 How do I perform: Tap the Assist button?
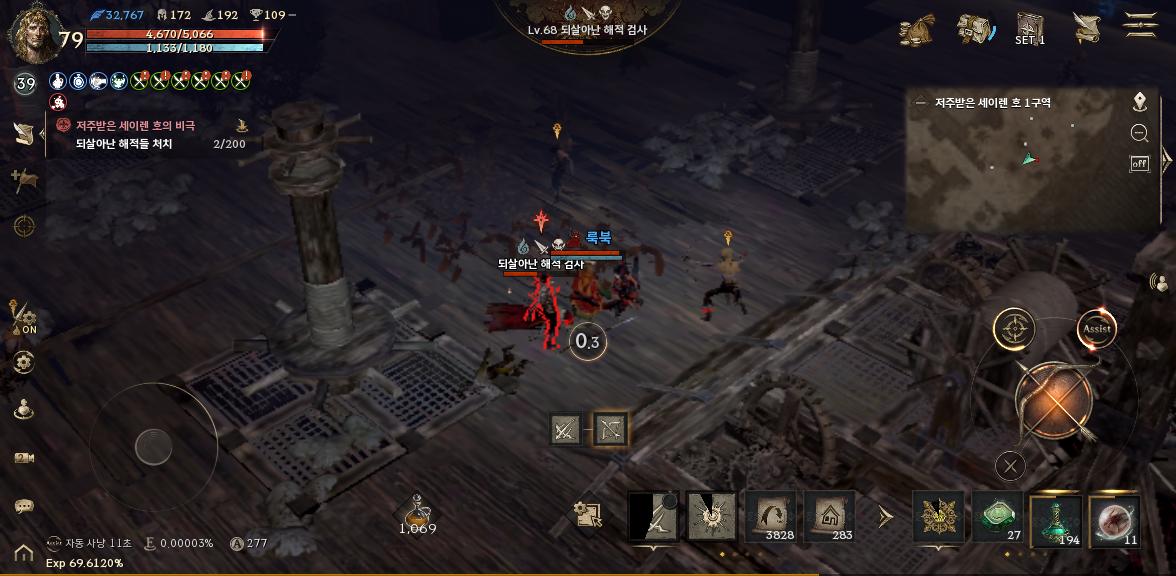click(x=1096, y=328)
